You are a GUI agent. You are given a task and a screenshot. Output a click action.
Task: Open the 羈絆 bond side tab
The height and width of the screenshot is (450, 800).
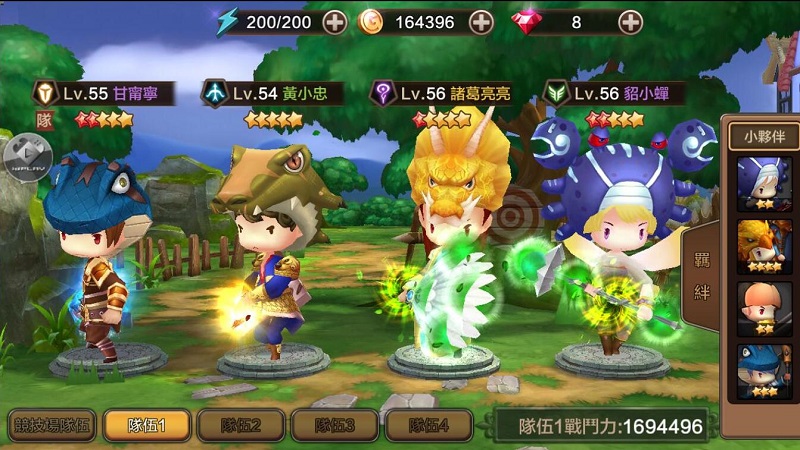click(702, 277)
